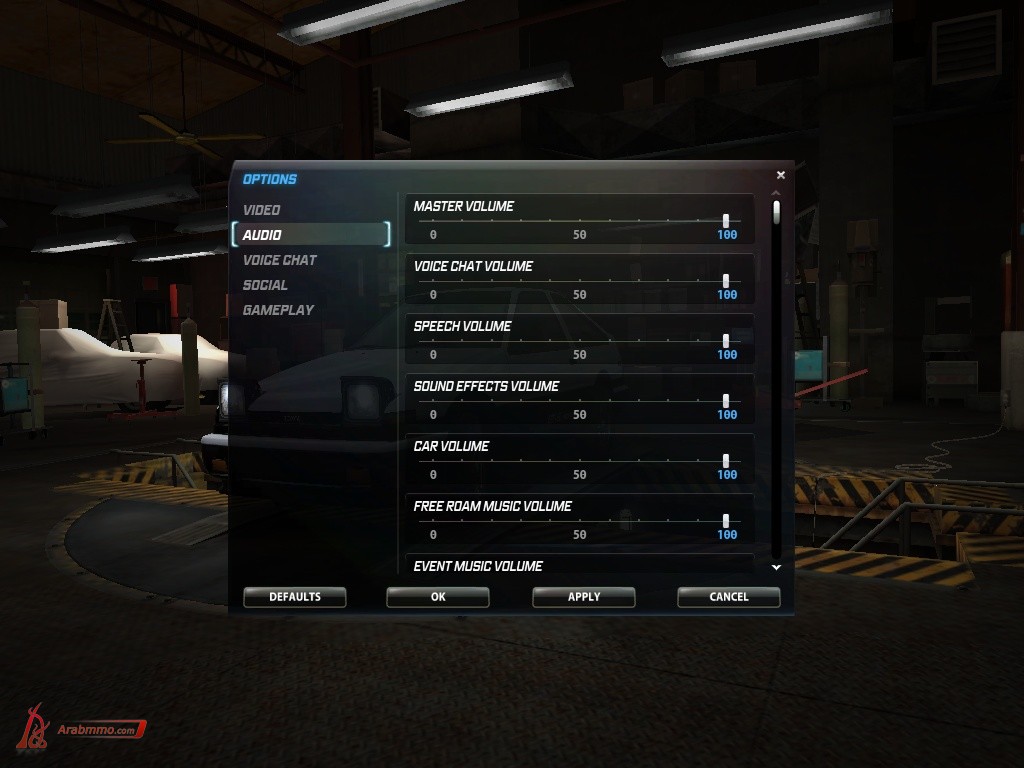Click the Free Roam Music Volume slider handle
1024x768 pixels.
pos(726,521)
